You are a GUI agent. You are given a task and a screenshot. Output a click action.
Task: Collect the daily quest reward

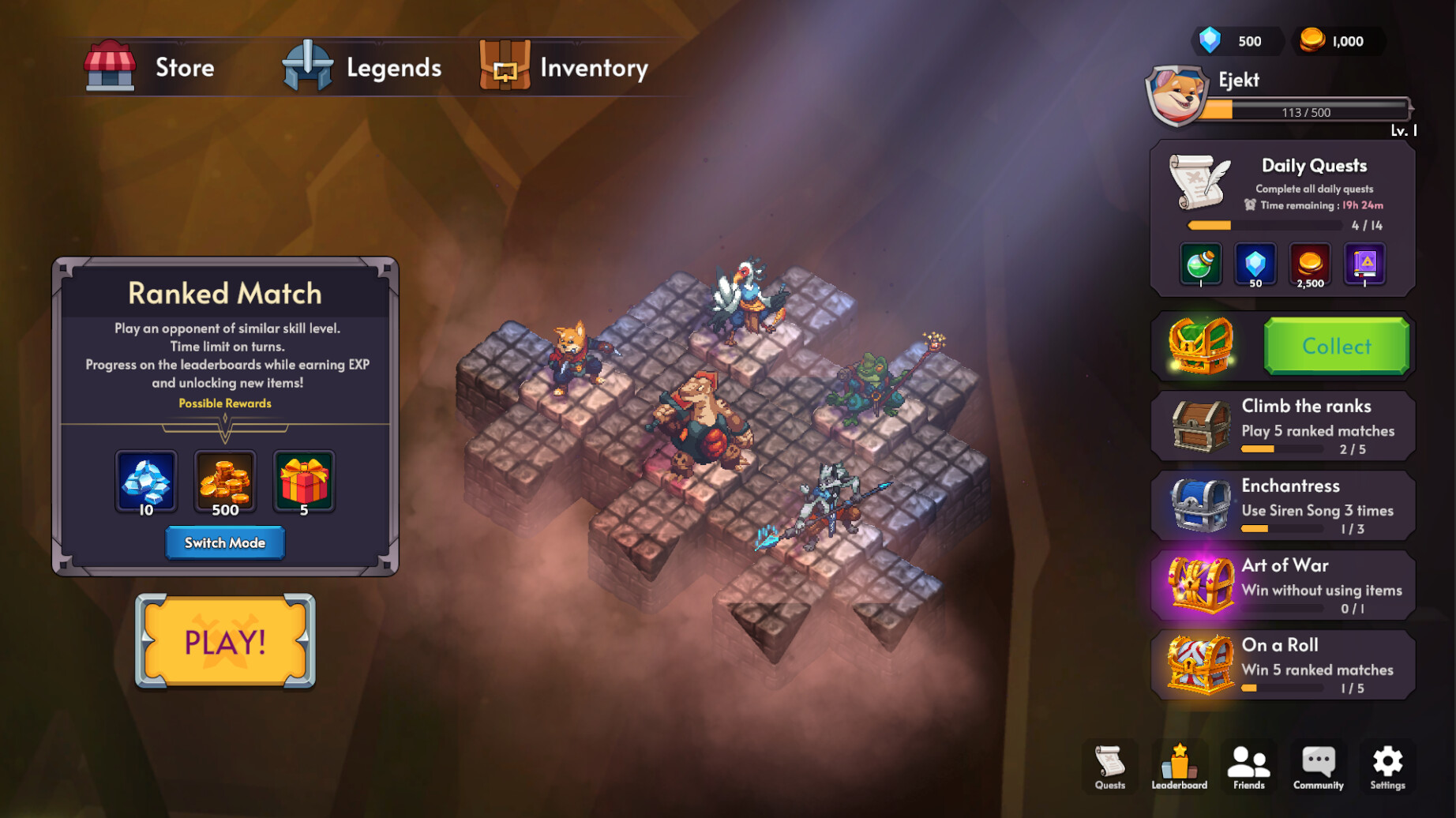(x=1336, y=346)
